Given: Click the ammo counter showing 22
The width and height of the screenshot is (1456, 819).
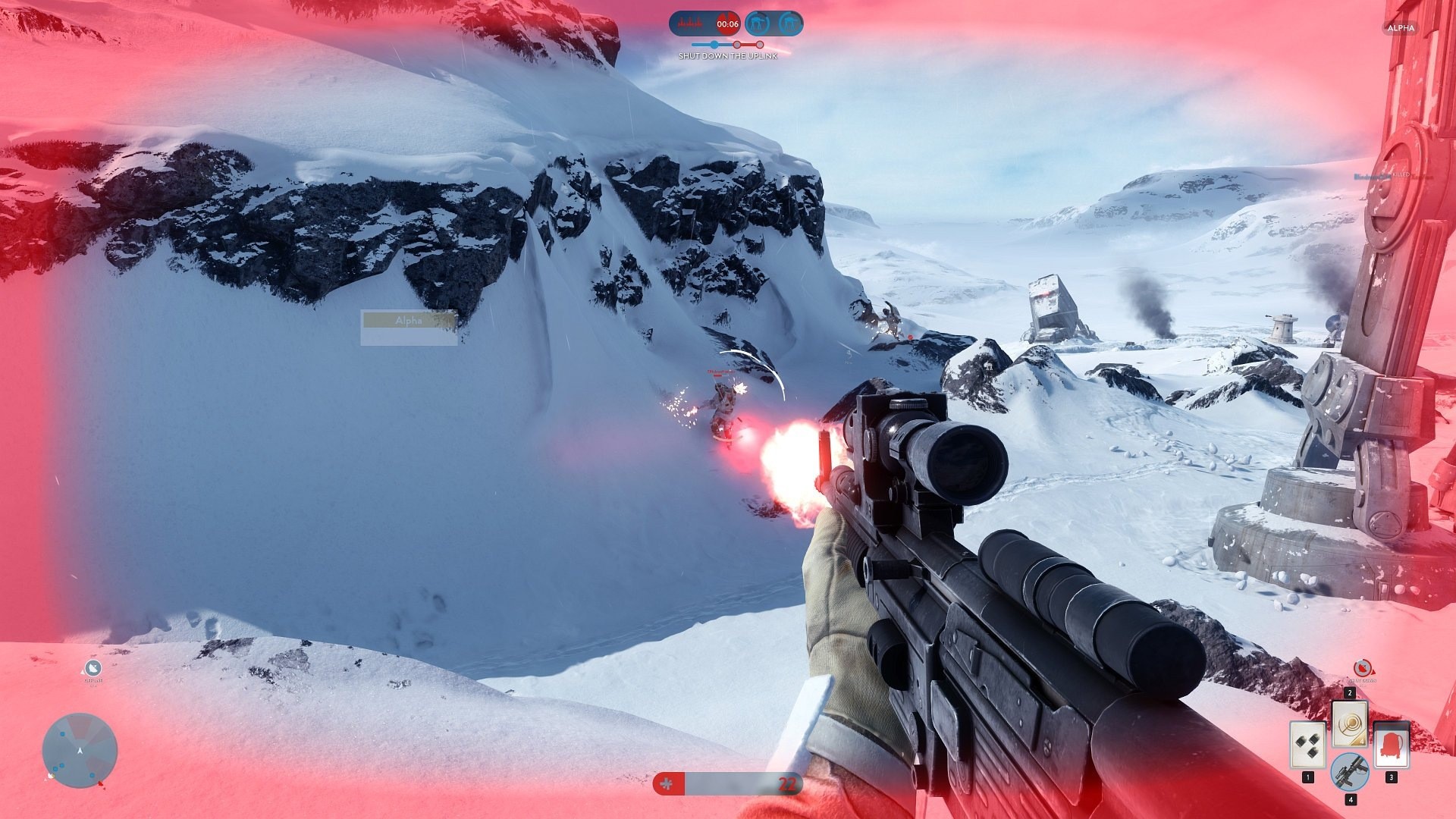Looking at the screenshot, I should click(x=787, y=785).
